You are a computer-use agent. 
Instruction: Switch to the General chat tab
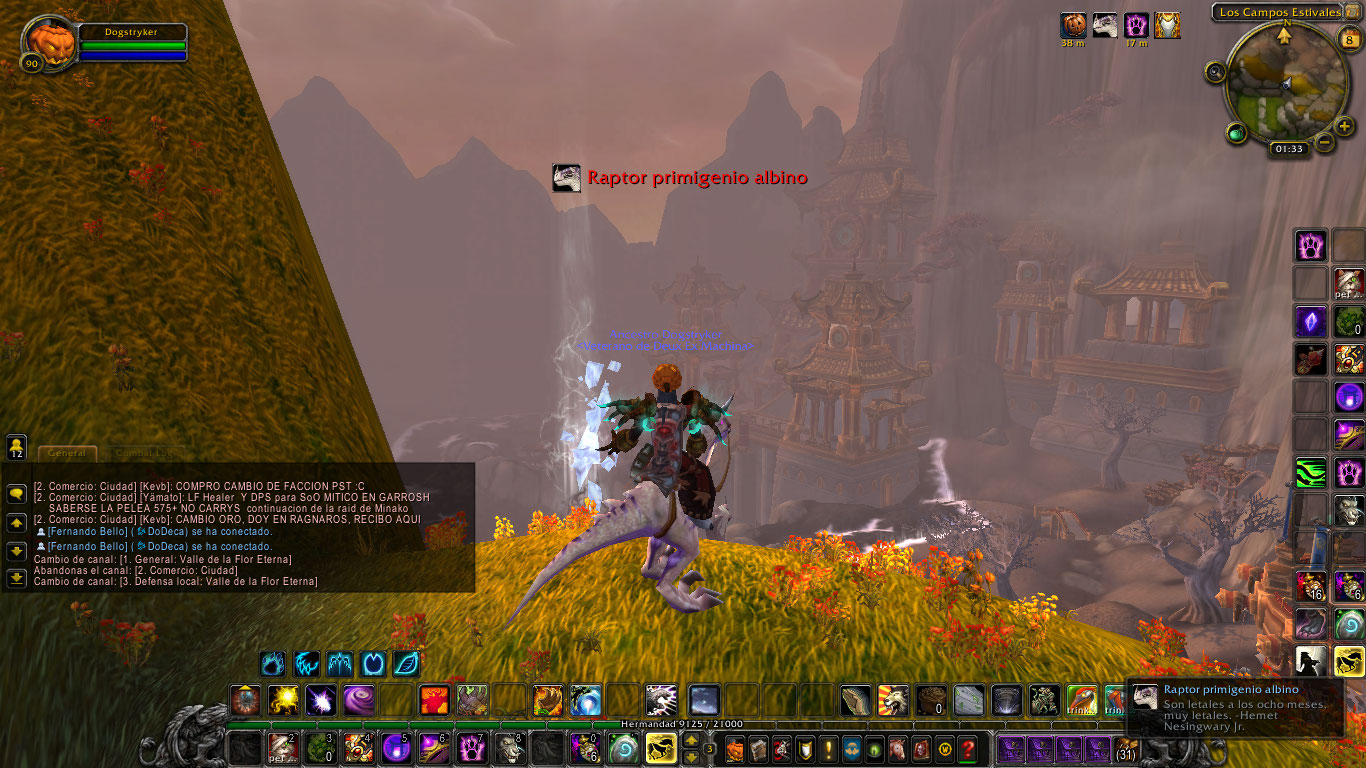coord(68,453)
